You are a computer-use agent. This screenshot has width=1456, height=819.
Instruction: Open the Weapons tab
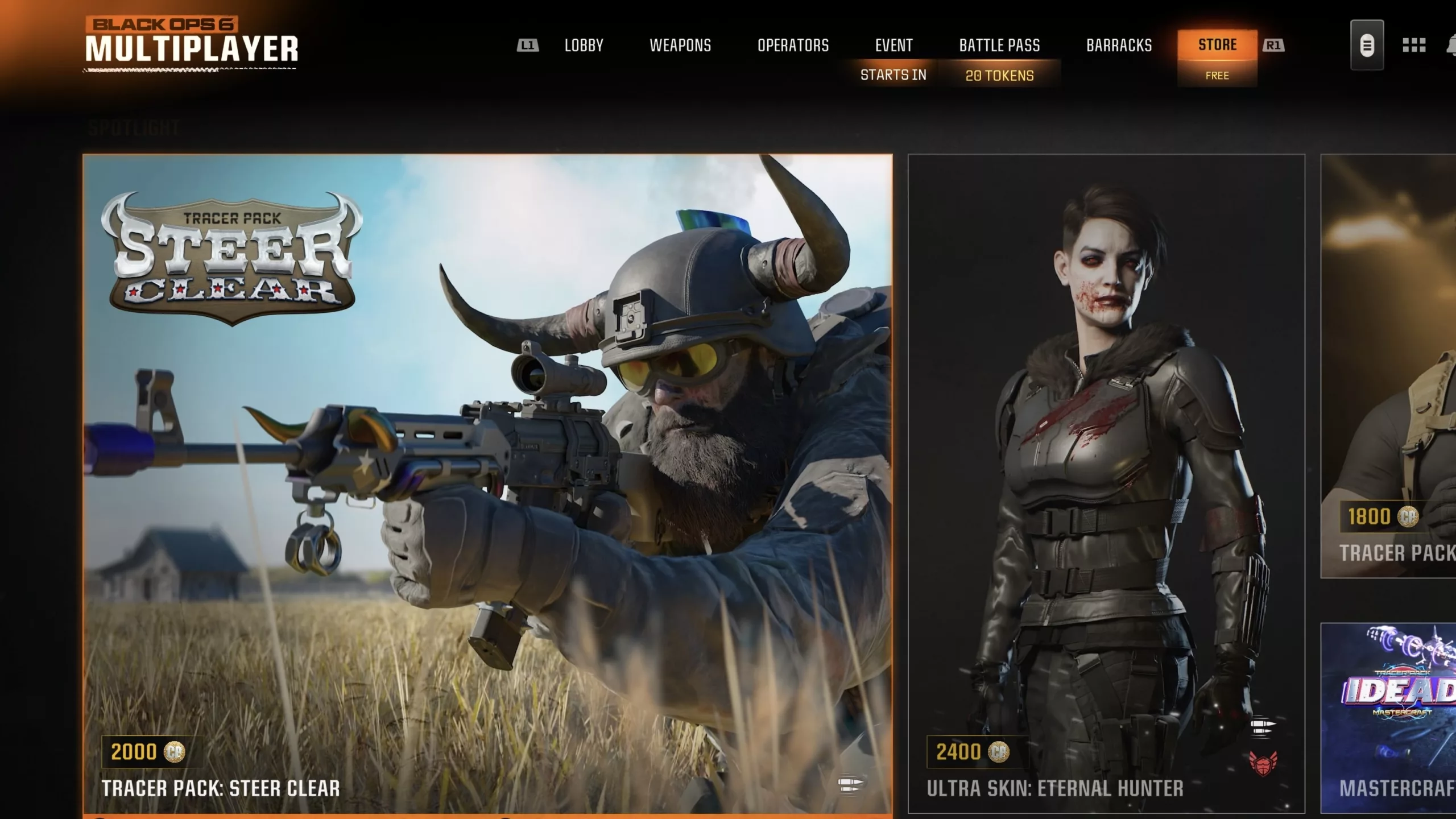click(680, 45)
